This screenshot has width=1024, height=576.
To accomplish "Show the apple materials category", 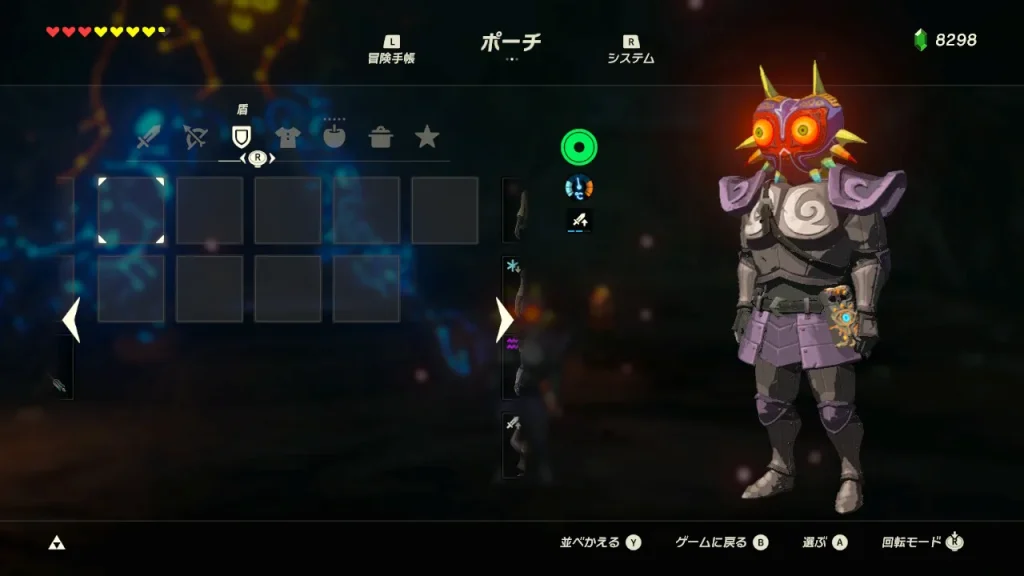I will point(334,138).
